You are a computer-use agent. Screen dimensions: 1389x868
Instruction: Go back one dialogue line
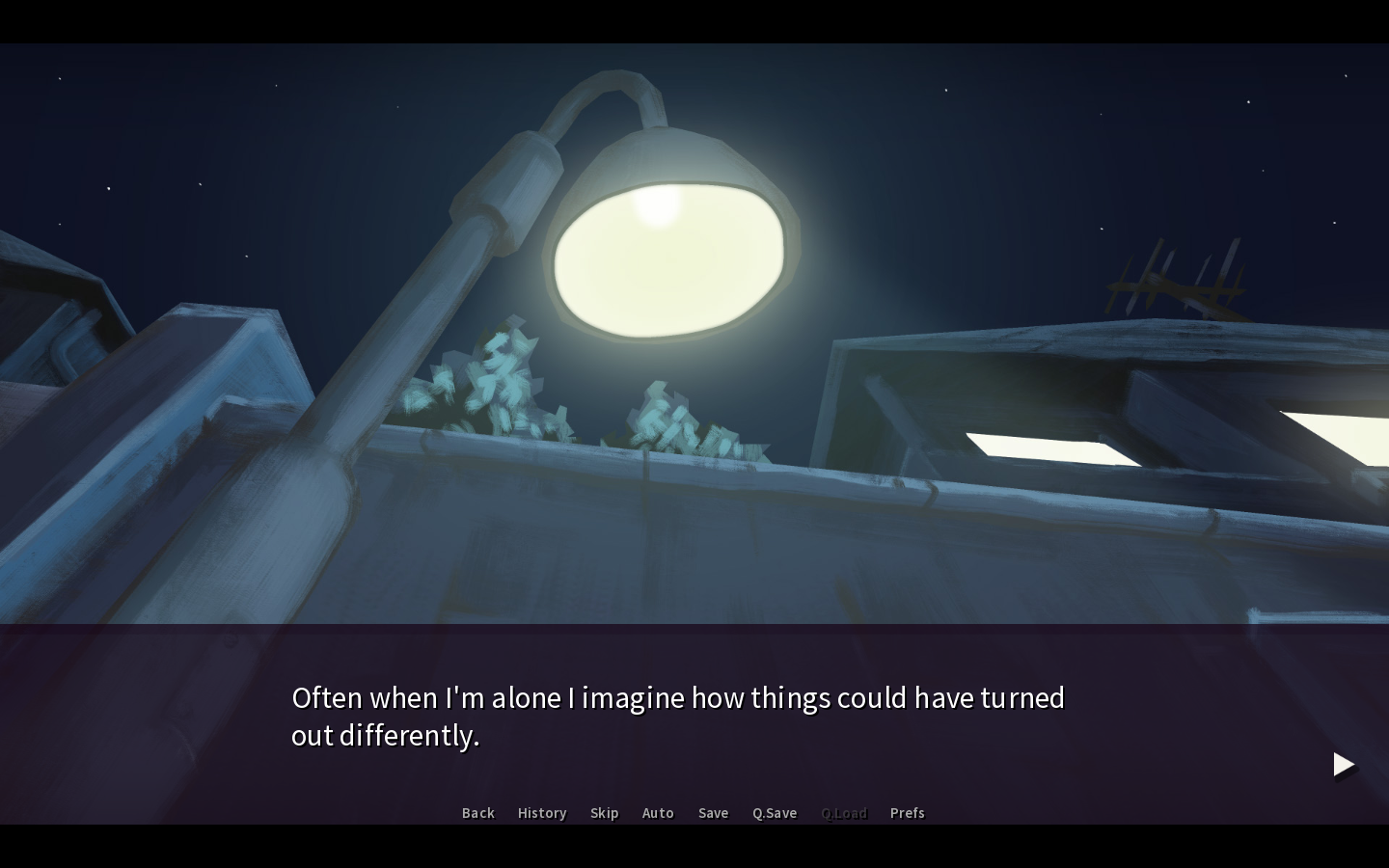point(477,813)
